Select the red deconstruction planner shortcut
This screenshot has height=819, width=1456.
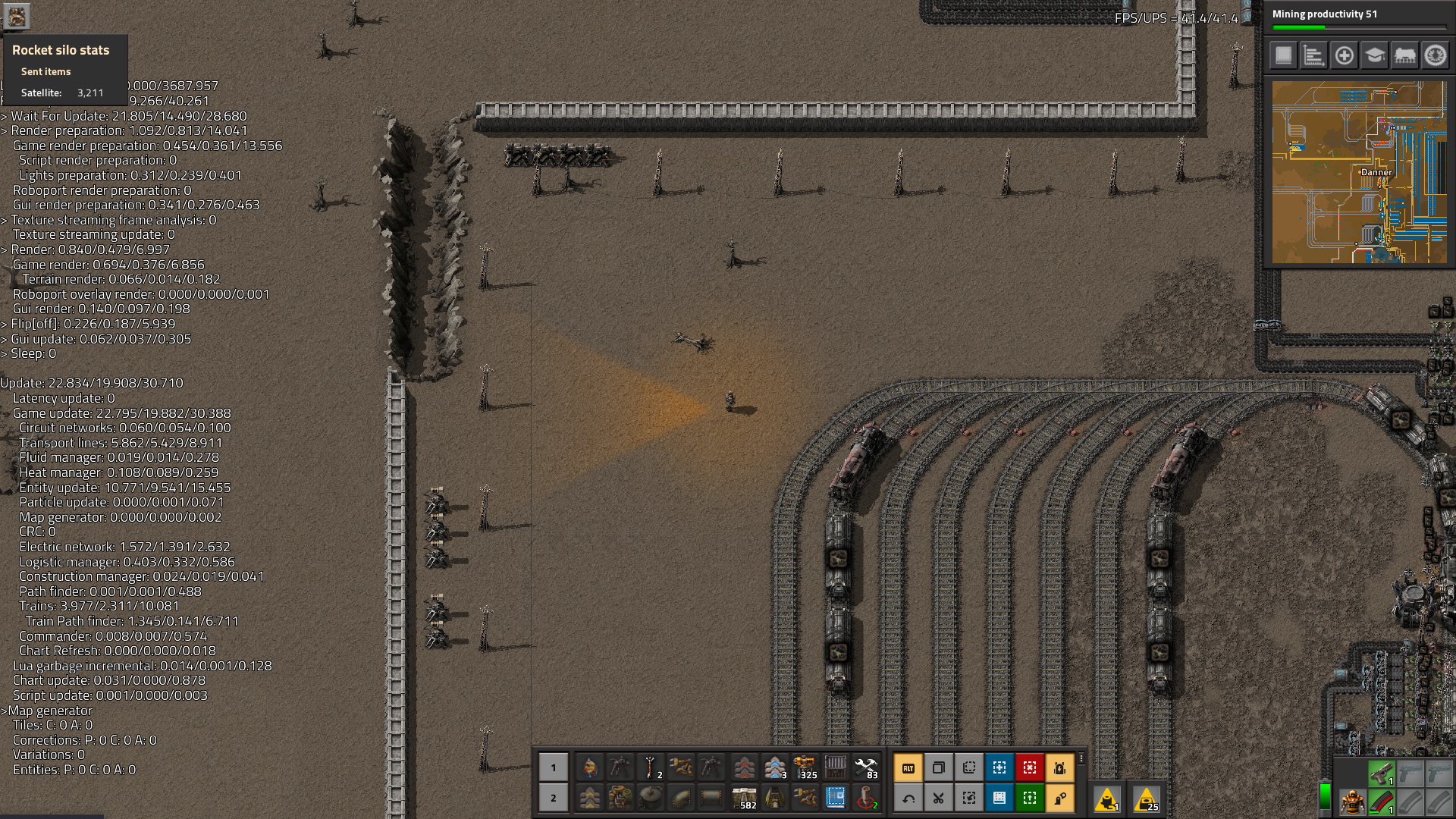[1030, 768]
